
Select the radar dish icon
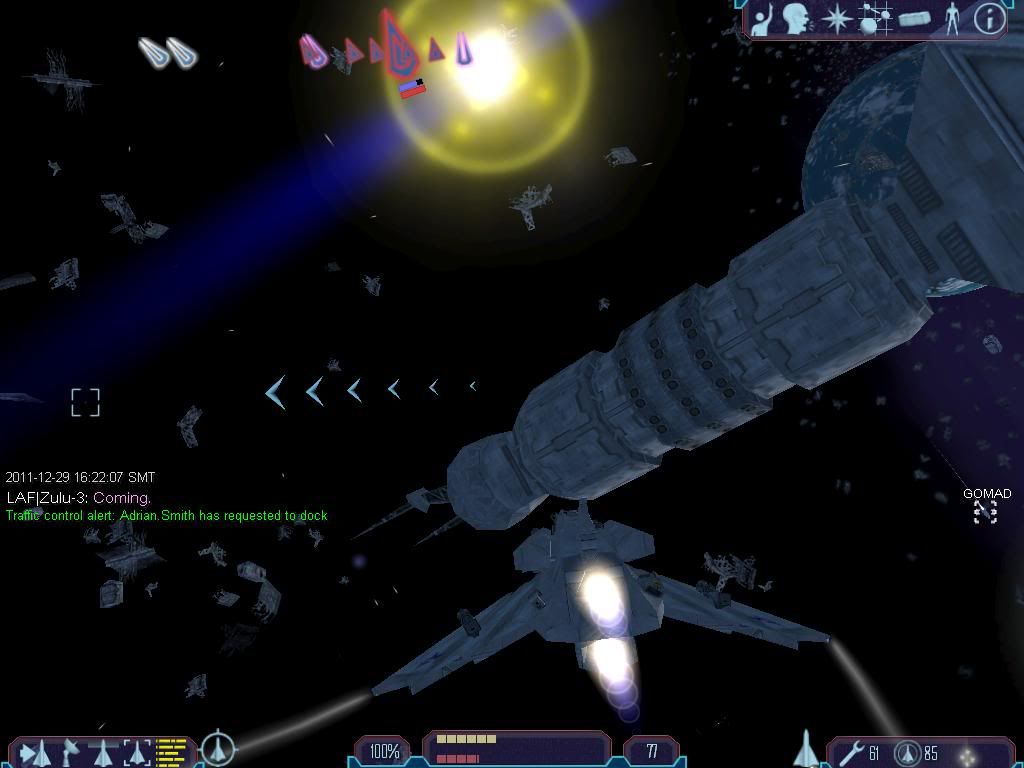pyautogui.click(x=72, y=751)
